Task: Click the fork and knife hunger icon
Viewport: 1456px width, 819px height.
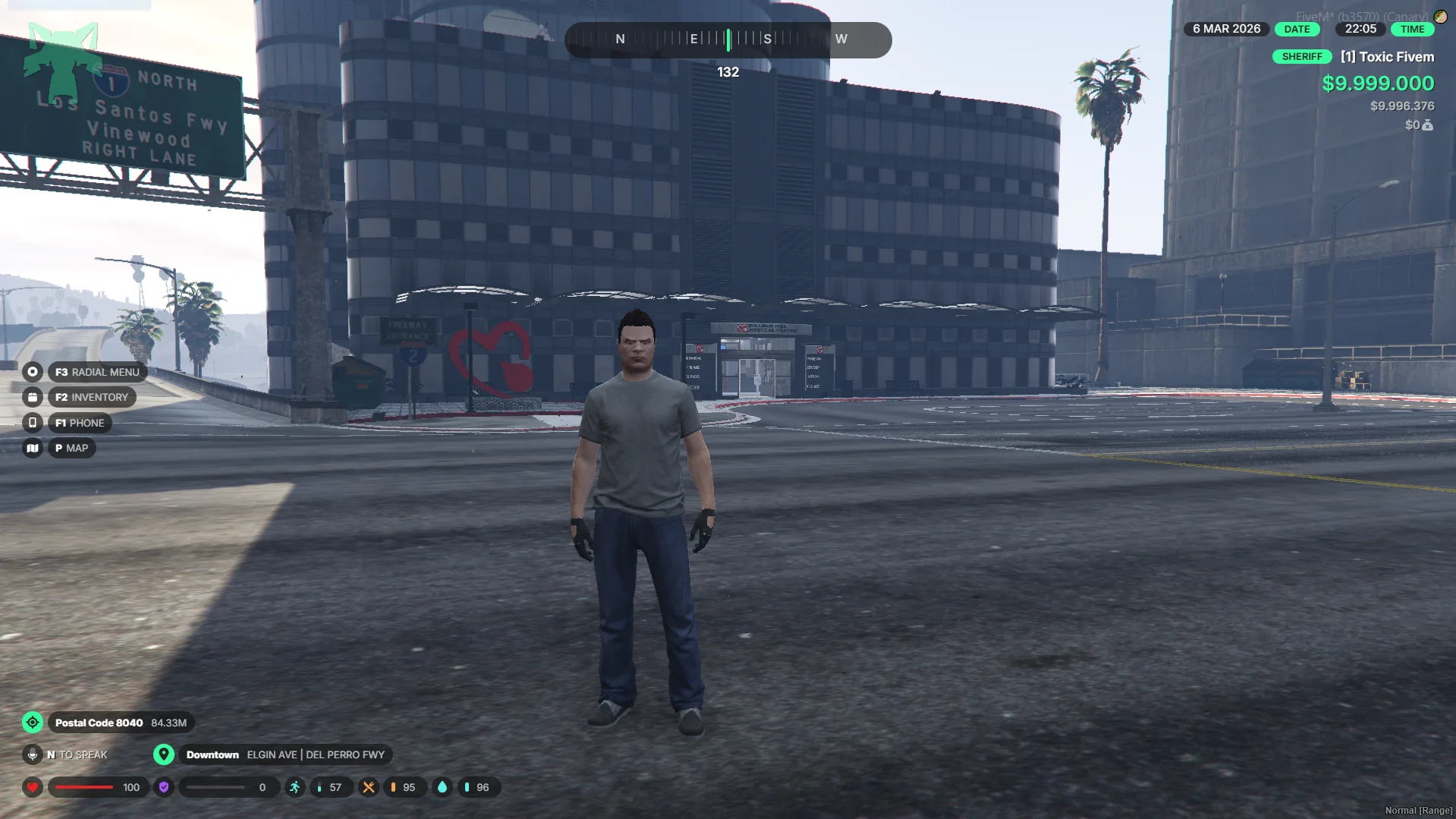Action: [x=368, y=787]
